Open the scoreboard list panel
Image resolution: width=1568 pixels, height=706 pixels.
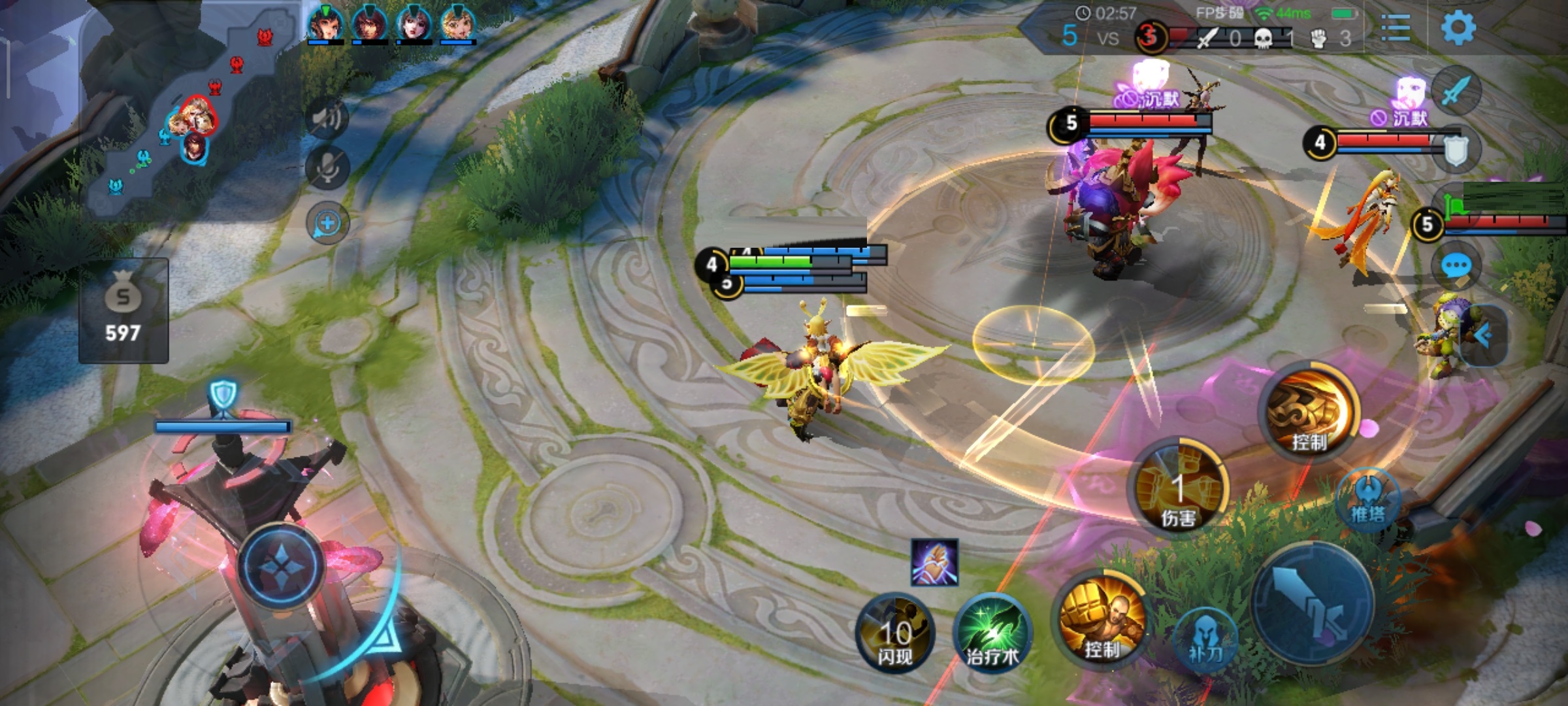point(1396,29)
